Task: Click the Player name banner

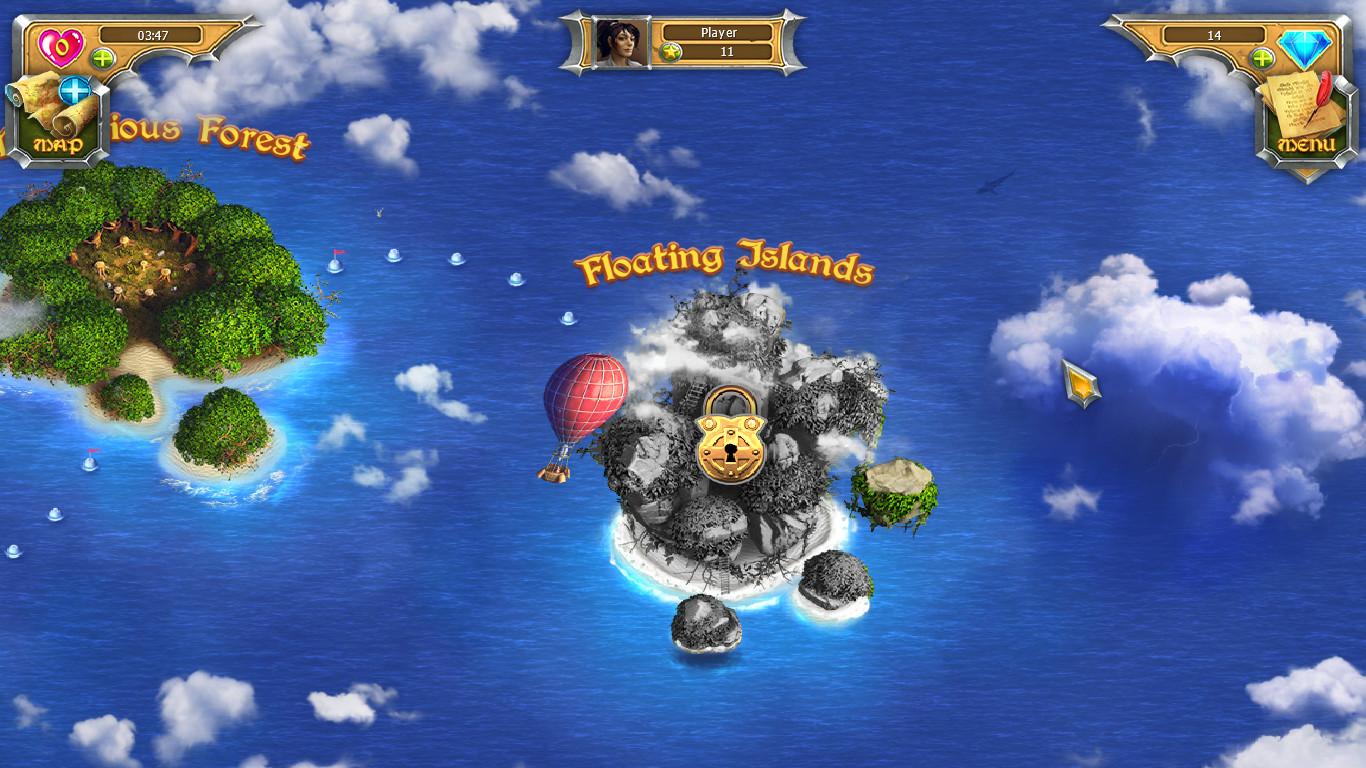Action: pos(718,32)
